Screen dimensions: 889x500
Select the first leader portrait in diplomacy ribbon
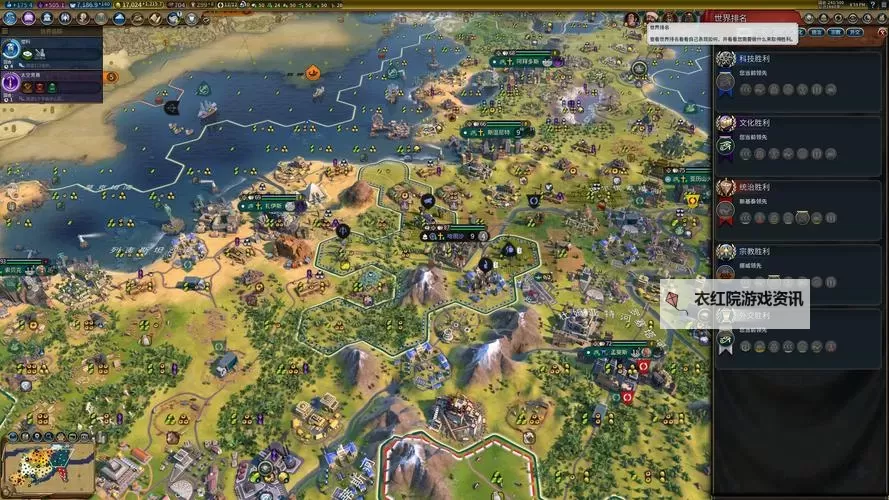(x=632, y=19)
